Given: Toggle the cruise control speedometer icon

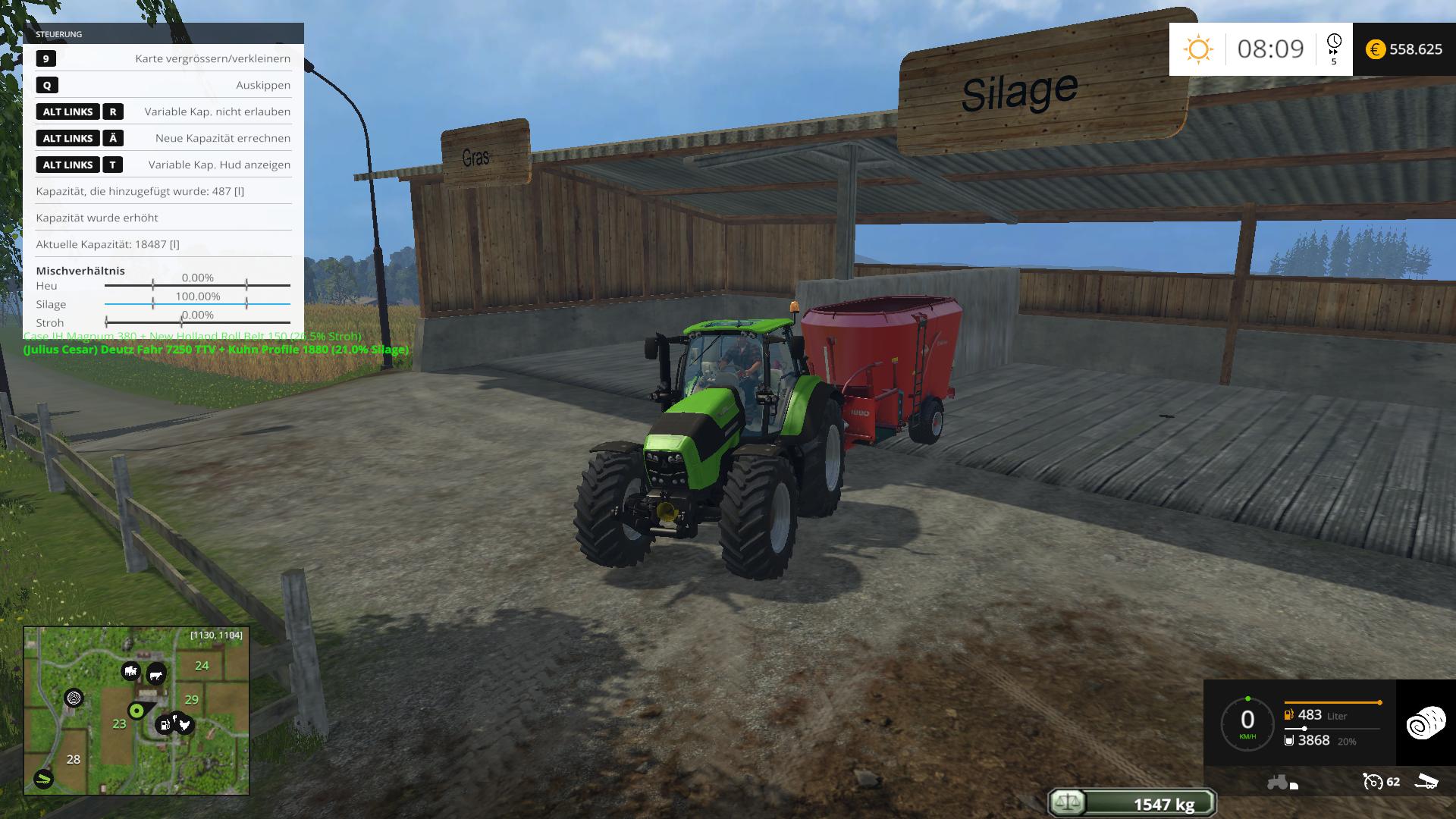Looking at the screenshot, I should point(1373,781).
